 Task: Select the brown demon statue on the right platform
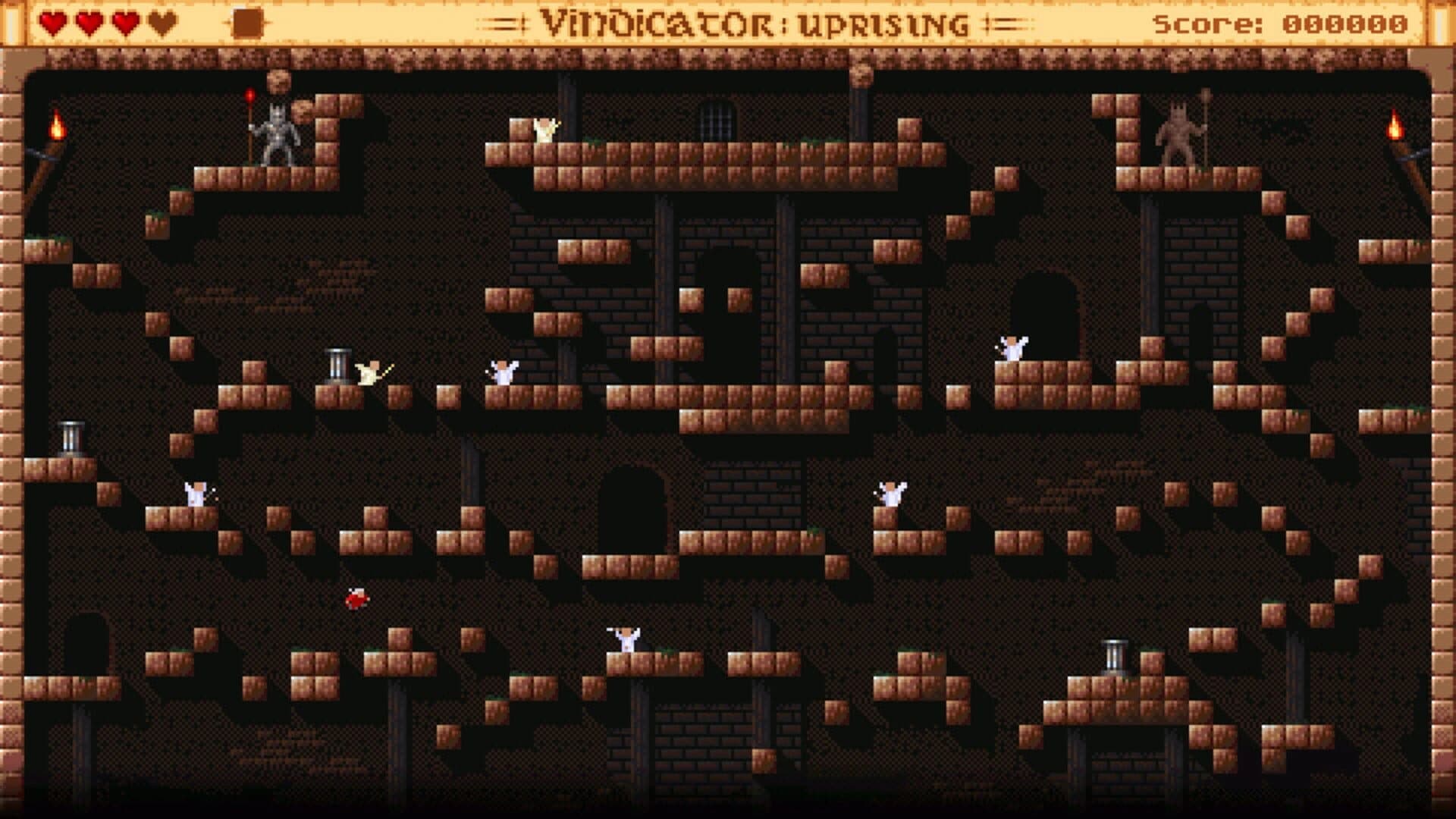pos(1177,133)
